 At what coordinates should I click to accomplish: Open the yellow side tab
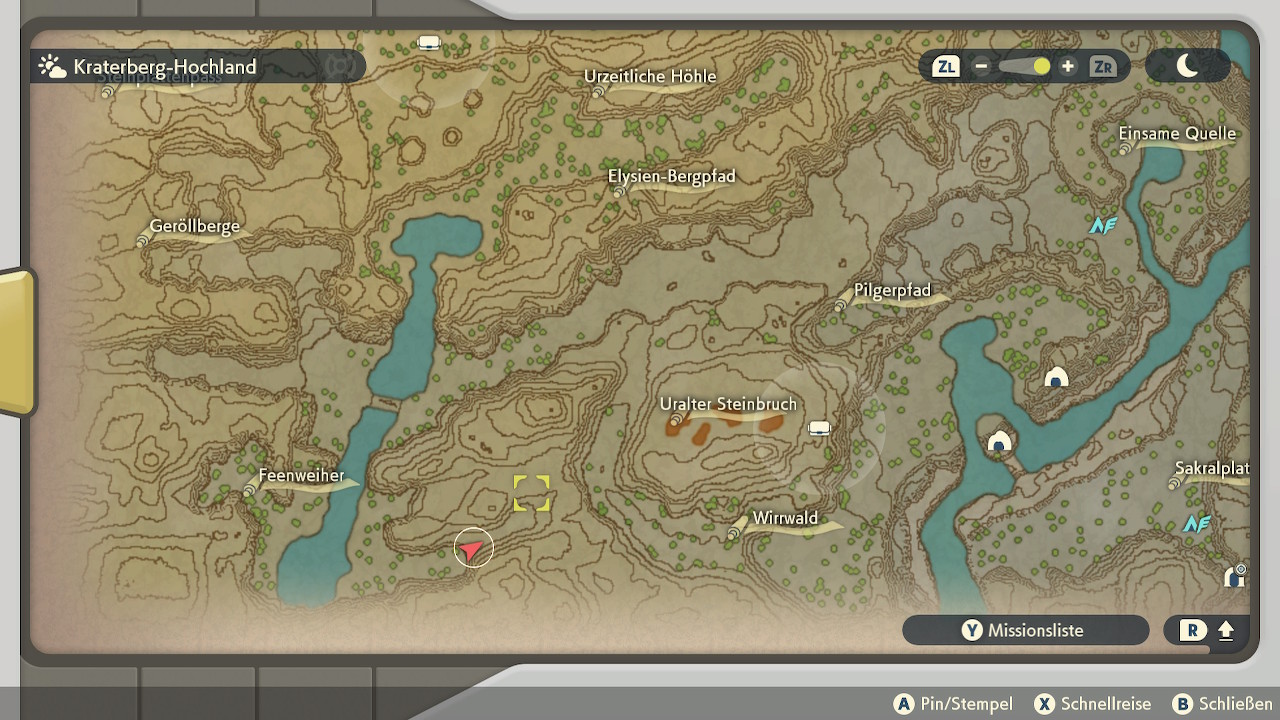coord(17,342)
